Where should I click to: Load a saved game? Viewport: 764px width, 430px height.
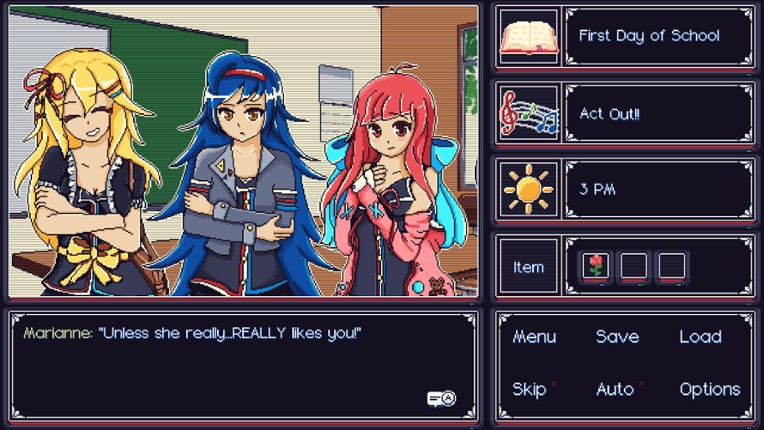click(x=700, y=337)
